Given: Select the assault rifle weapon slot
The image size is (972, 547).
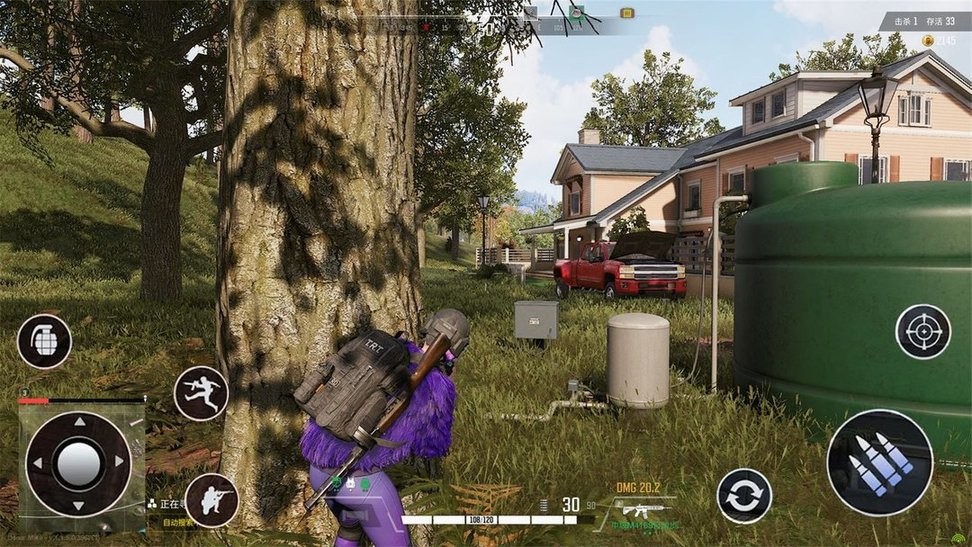Looking at the screenshot, I should point(646,510).
